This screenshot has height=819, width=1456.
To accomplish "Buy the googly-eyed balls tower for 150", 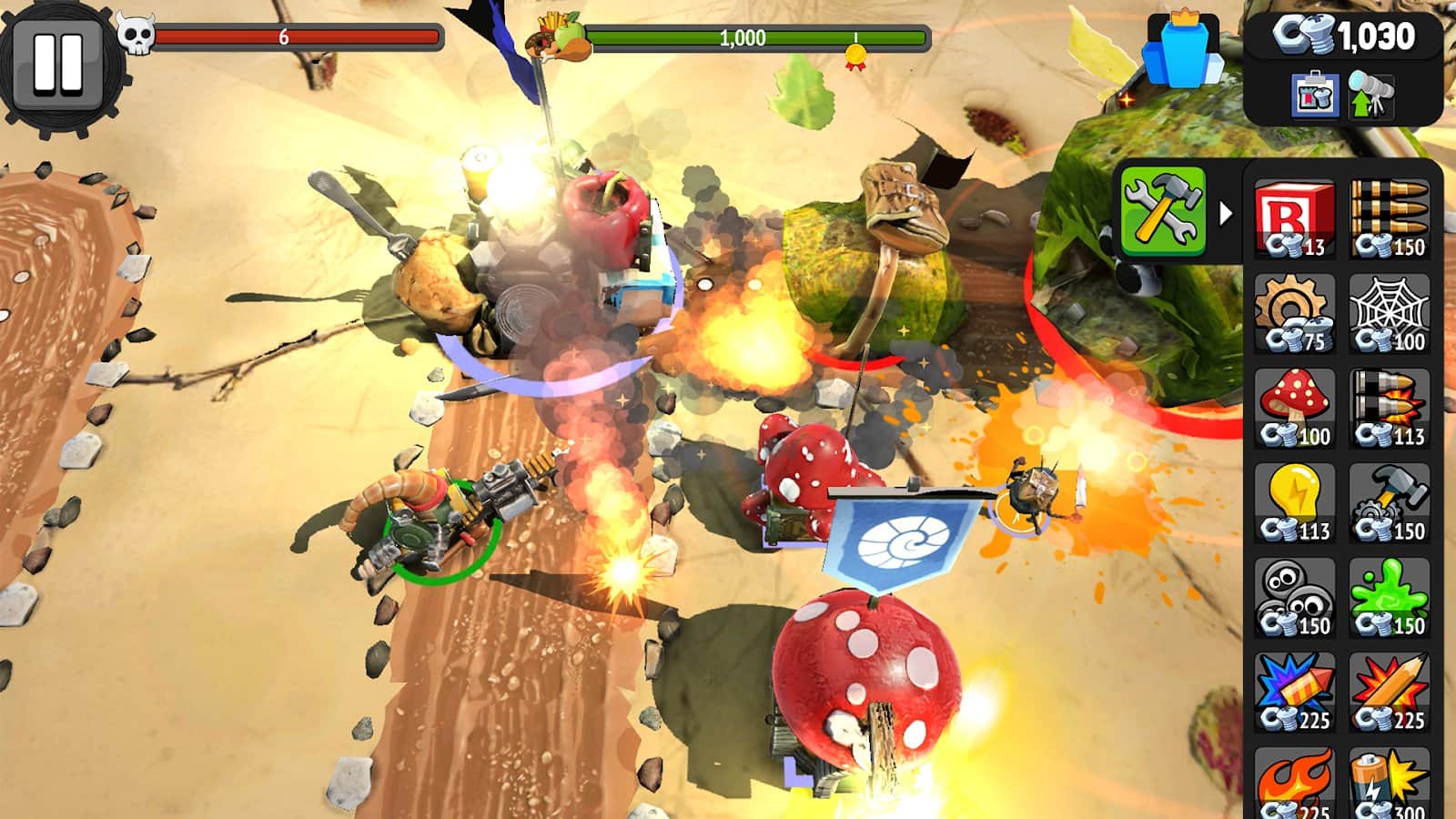I will pos(1294,597).
